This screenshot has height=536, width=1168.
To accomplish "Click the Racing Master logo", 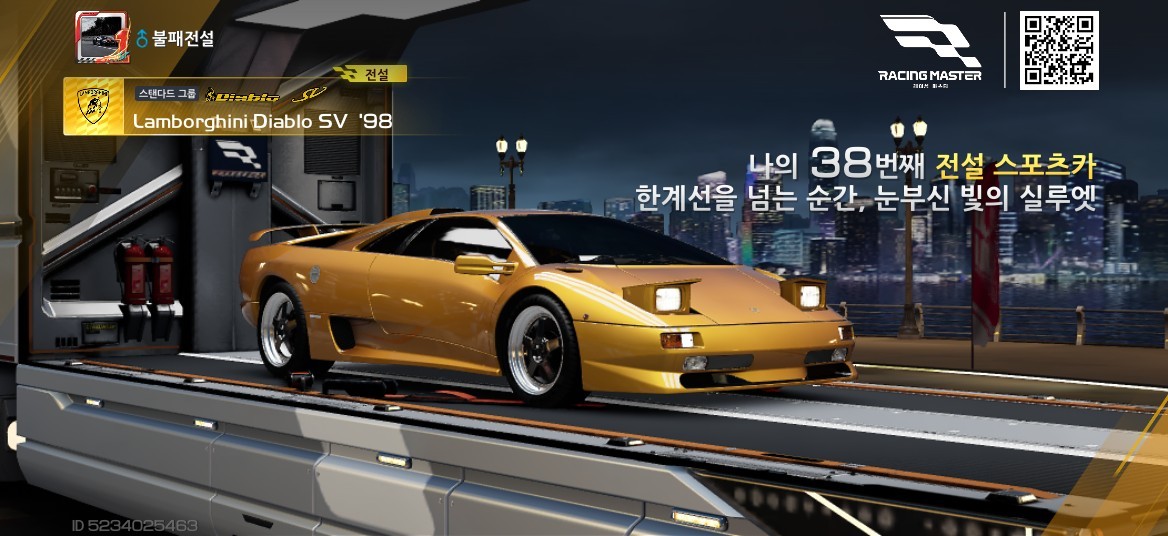I will point(930,50).
